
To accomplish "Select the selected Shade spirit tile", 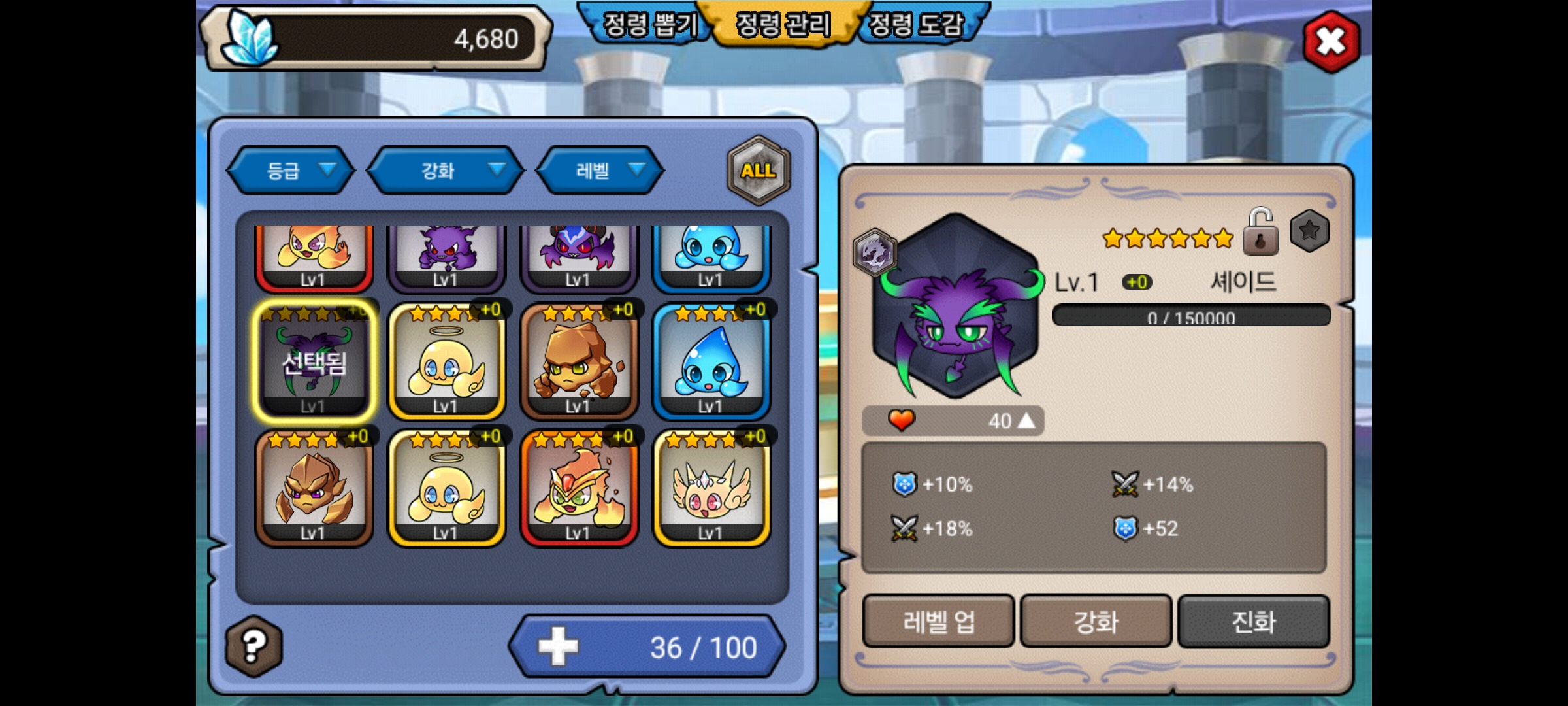I will tap(314, 361).
